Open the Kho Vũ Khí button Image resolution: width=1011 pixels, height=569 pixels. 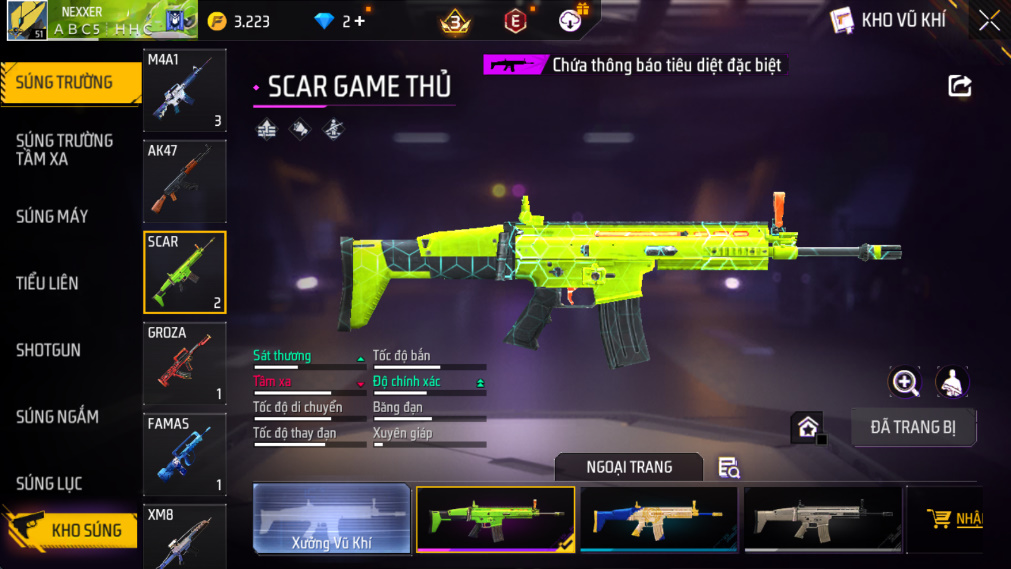(x=888, y=20)
